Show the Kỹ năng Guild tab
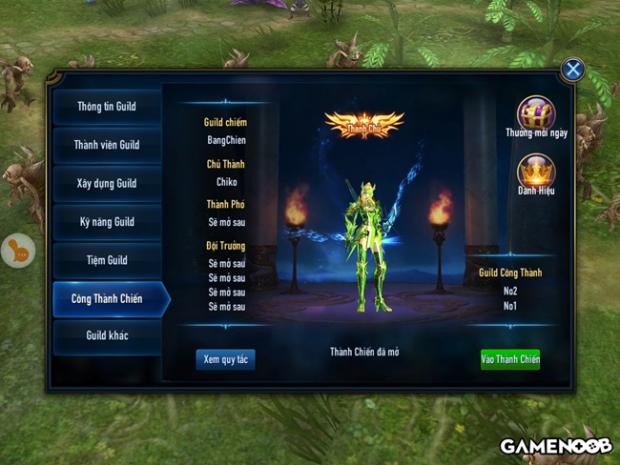Image resolution: width=620 pixels, height=465 pixels. tap(106, 222)
